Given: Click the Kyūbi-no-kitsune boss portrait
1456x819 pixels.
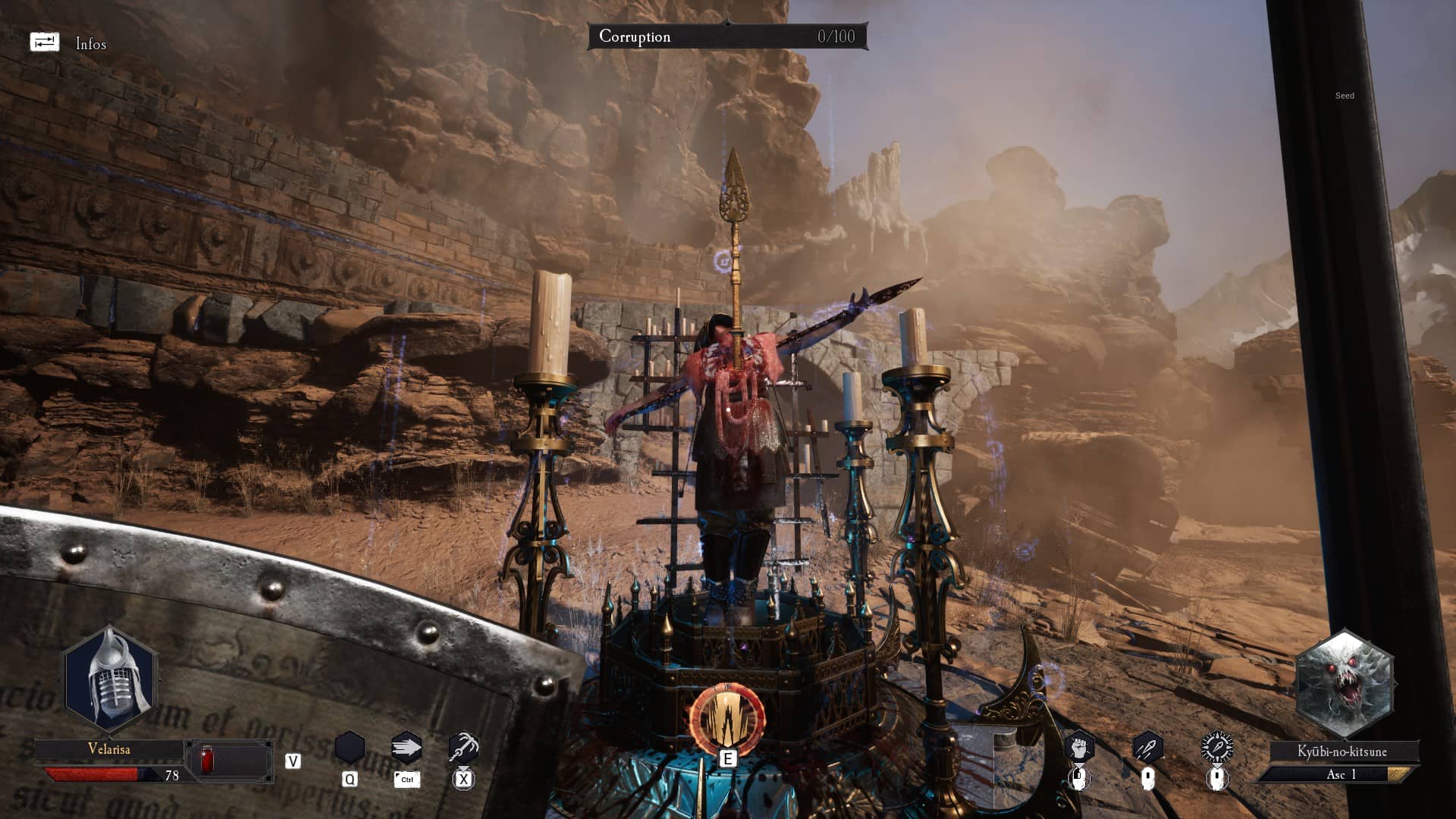Looking at the screenshot, I should tap(1344, 684).
